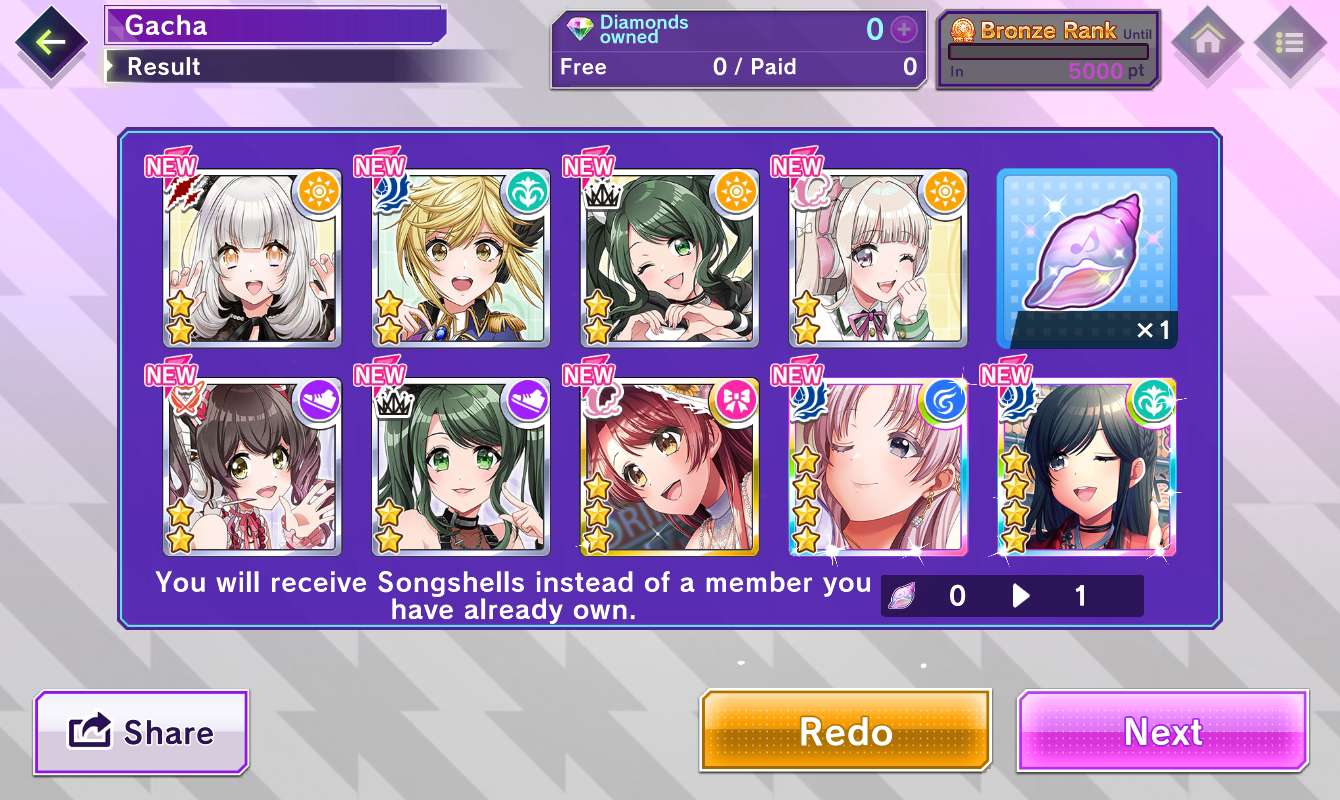Open the Bronze Rank progress panel
The width and height of the screenshot is (1340, 800).
point(1048,50)
